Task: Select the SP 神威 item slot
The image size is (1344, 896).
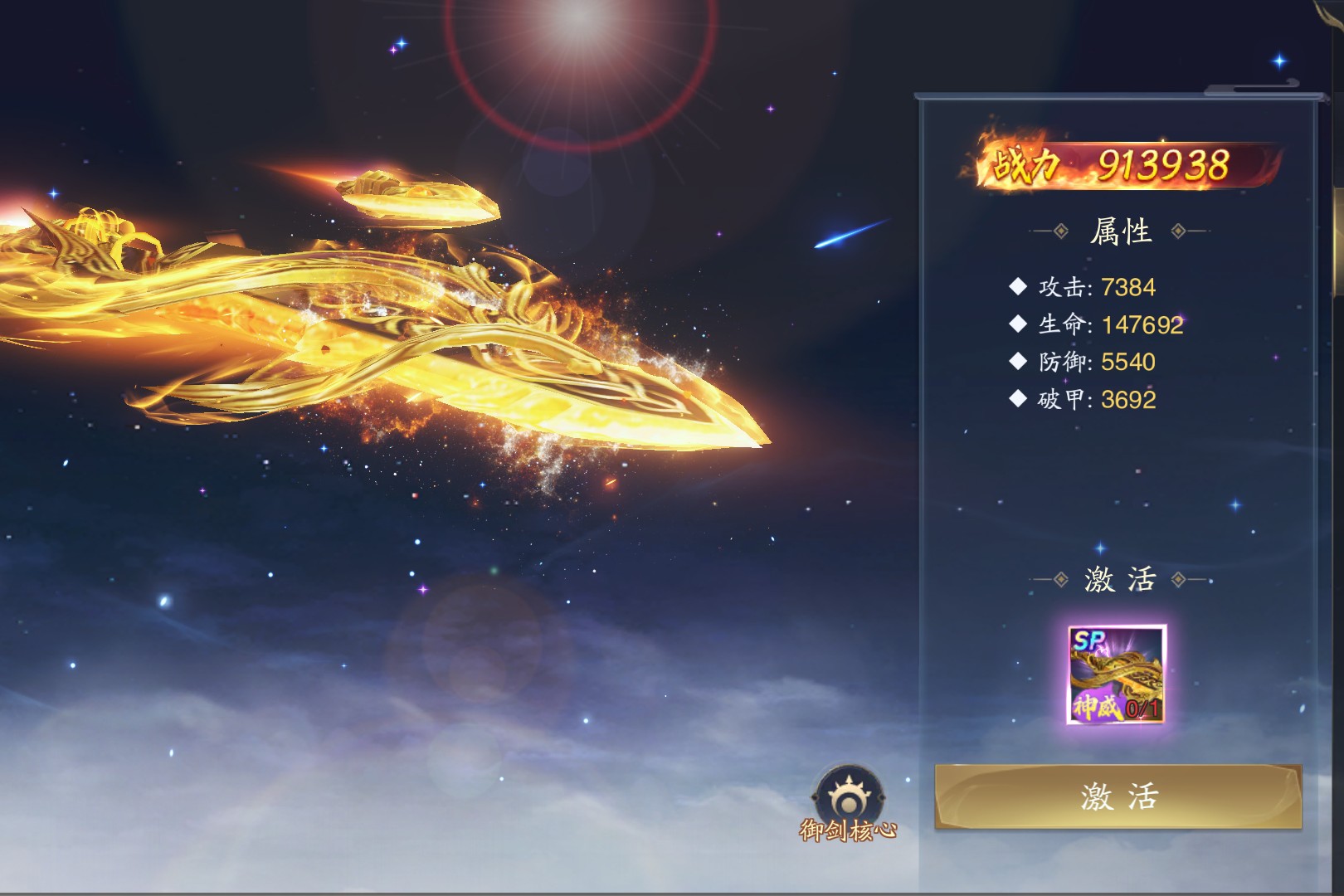Action: tap(1117, 674)
